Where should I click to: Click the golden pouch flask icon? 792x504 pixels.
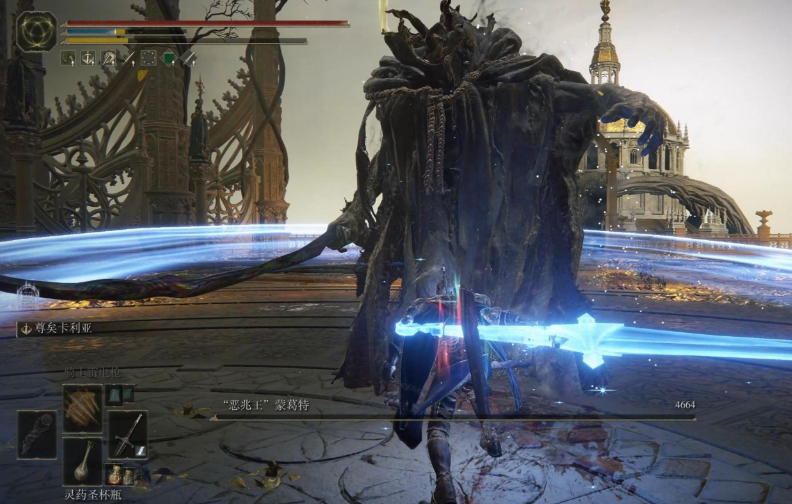pos(116,473)
